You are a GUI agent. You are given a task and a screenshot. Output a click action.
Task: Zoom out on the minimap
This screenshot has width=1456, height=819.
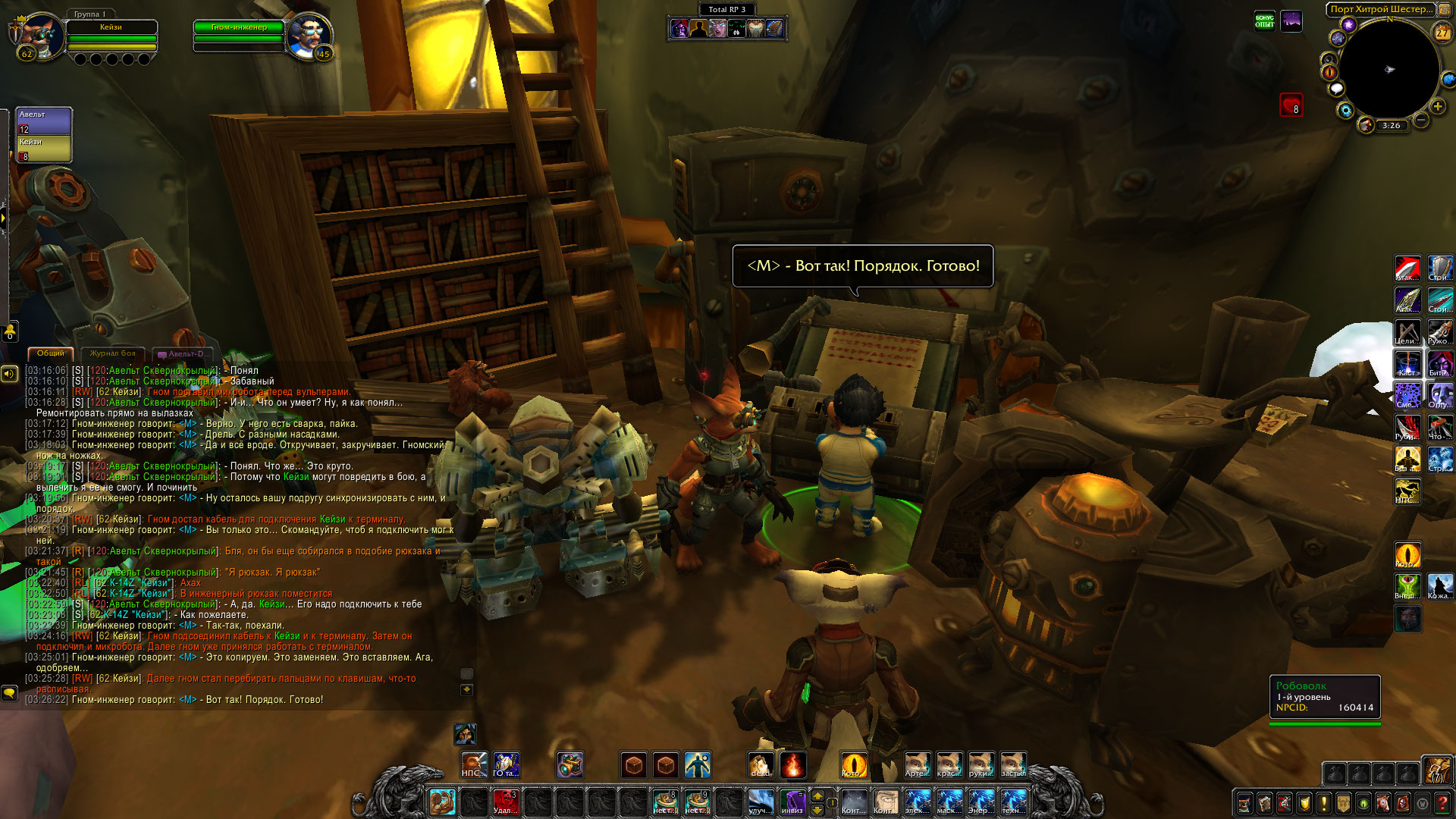tap(1421, 120)
